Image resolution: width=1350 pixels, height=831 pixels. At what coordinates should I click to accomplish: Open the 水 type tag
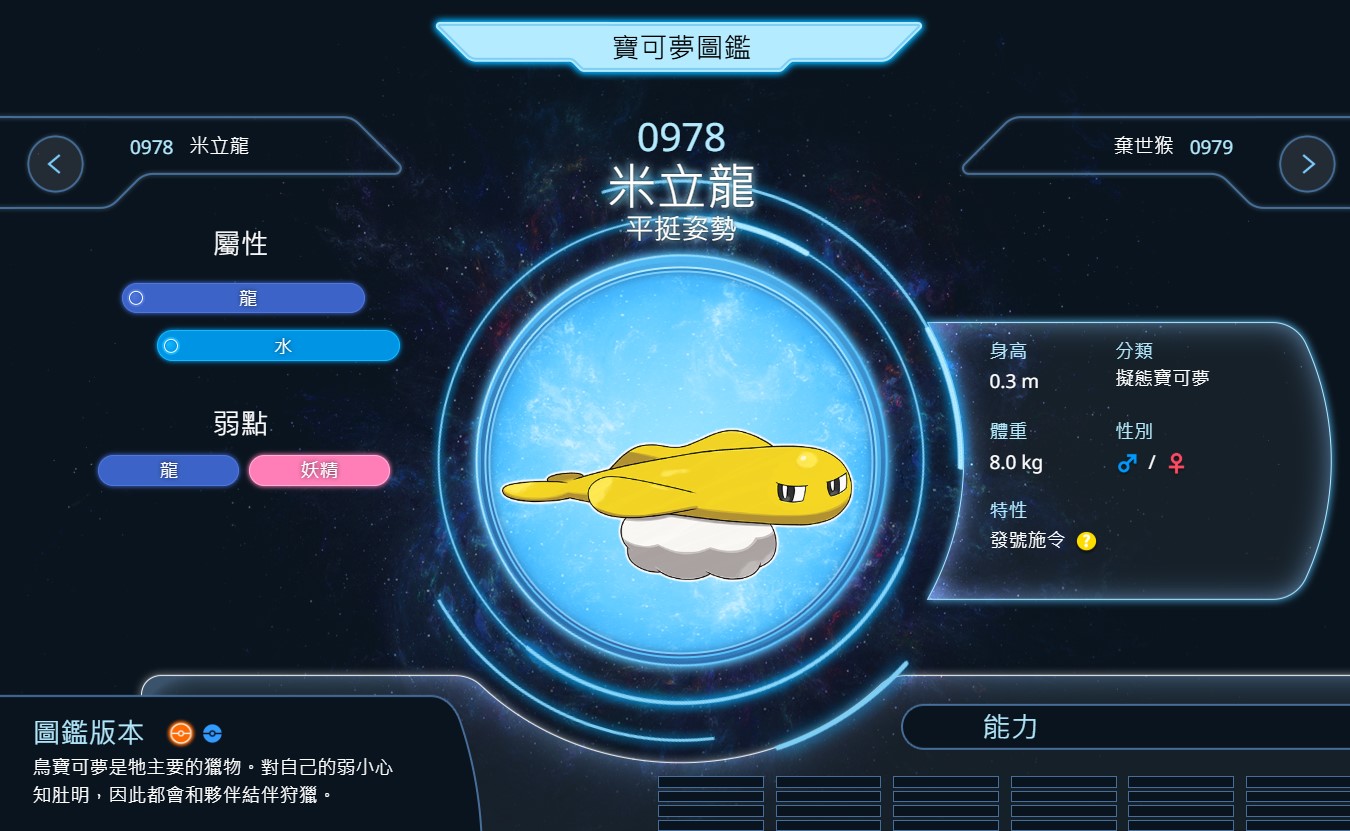pyautogui.click(x=279, y=346)
